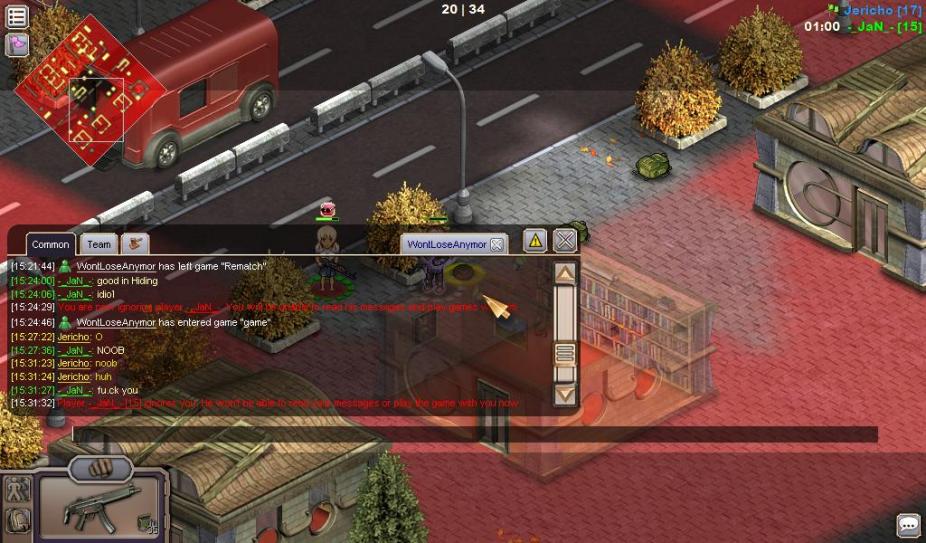
Task: Switch to the Common chat tab
Action: coord(50,244)
